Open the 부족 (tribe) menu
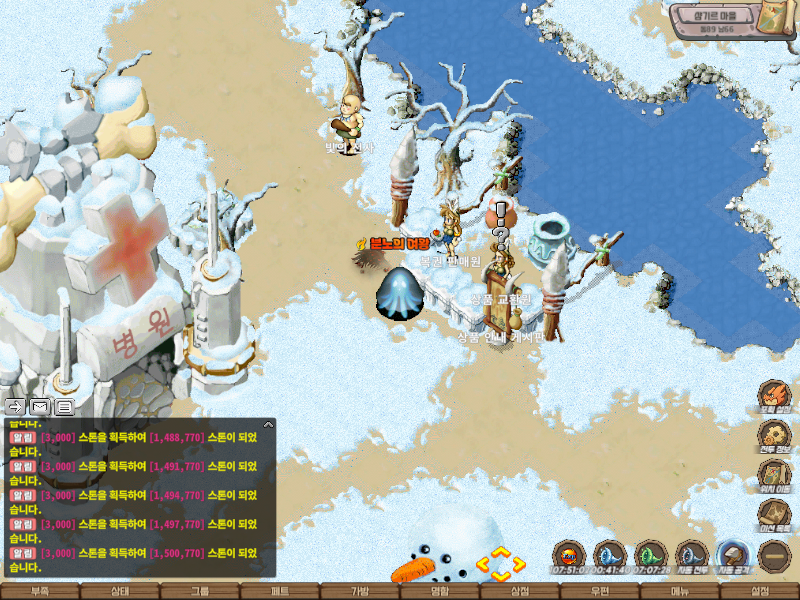 [40, 591]
